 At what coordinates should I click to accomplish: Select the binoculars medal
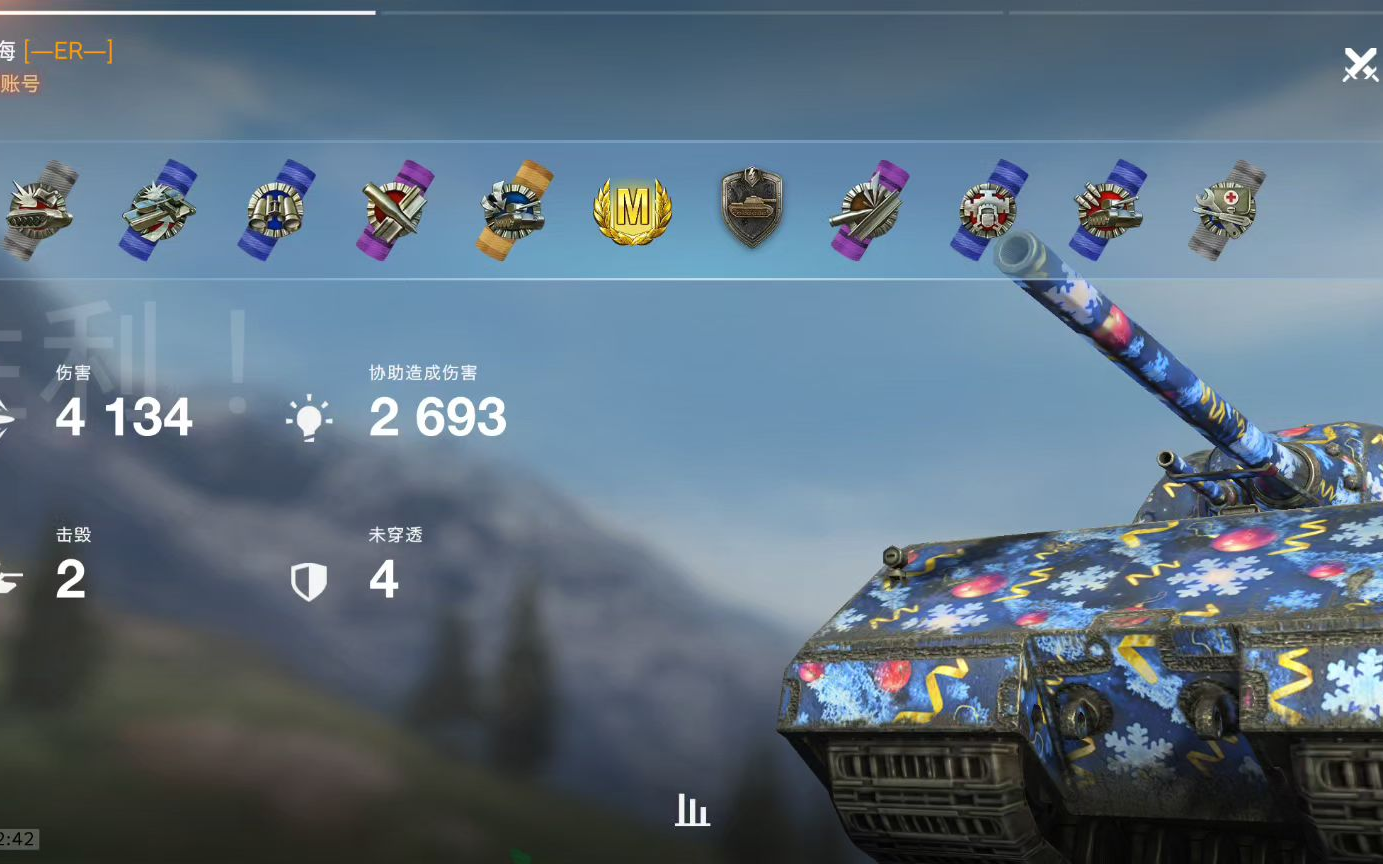(x=276, y=209)
